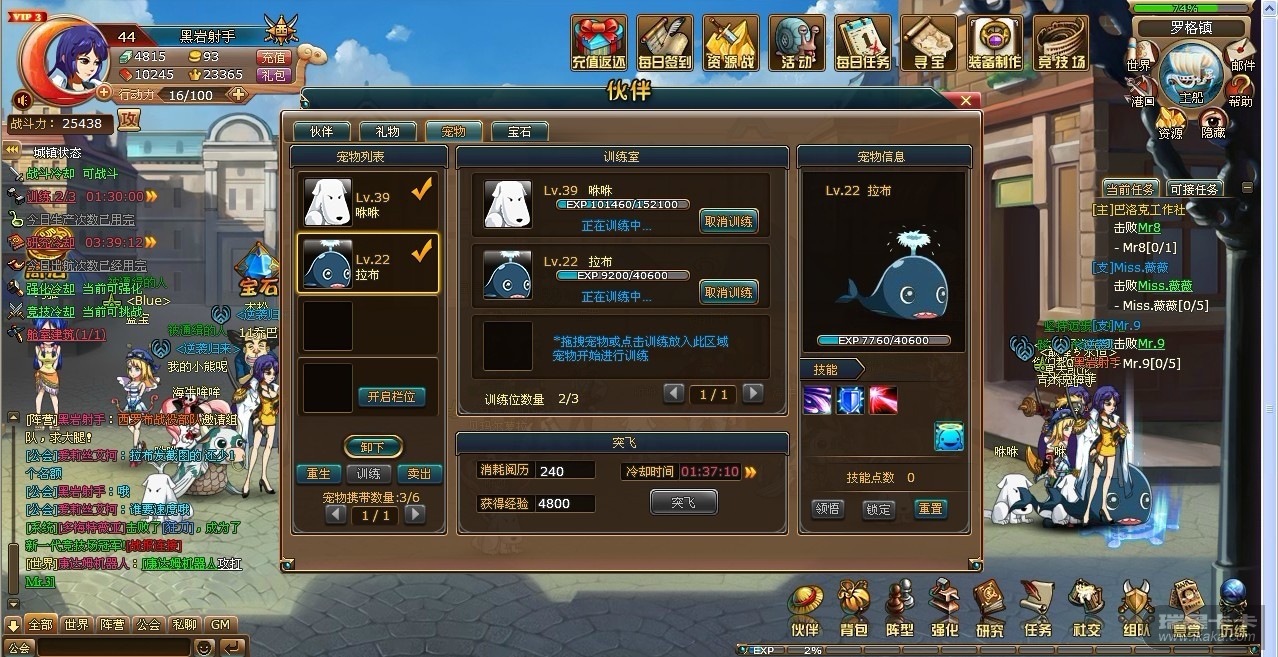The height and width of the screenshot is (657, 1278).
Task: Select the Lv.39 咻咻 pet in list
Action: point(368,203)
